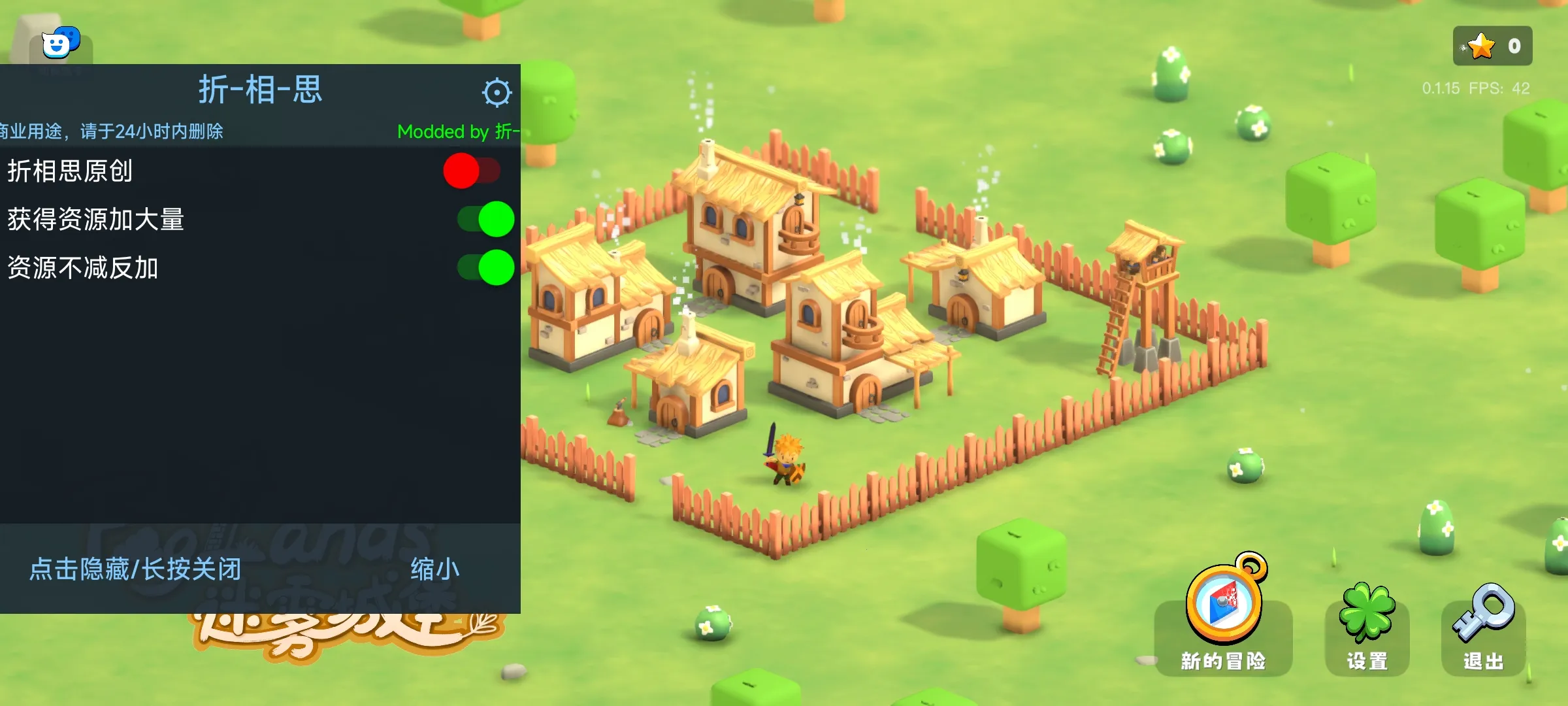1568x706 pixels.
Task: Minimize the mod menu with 缩小
Action: point(434,569)
